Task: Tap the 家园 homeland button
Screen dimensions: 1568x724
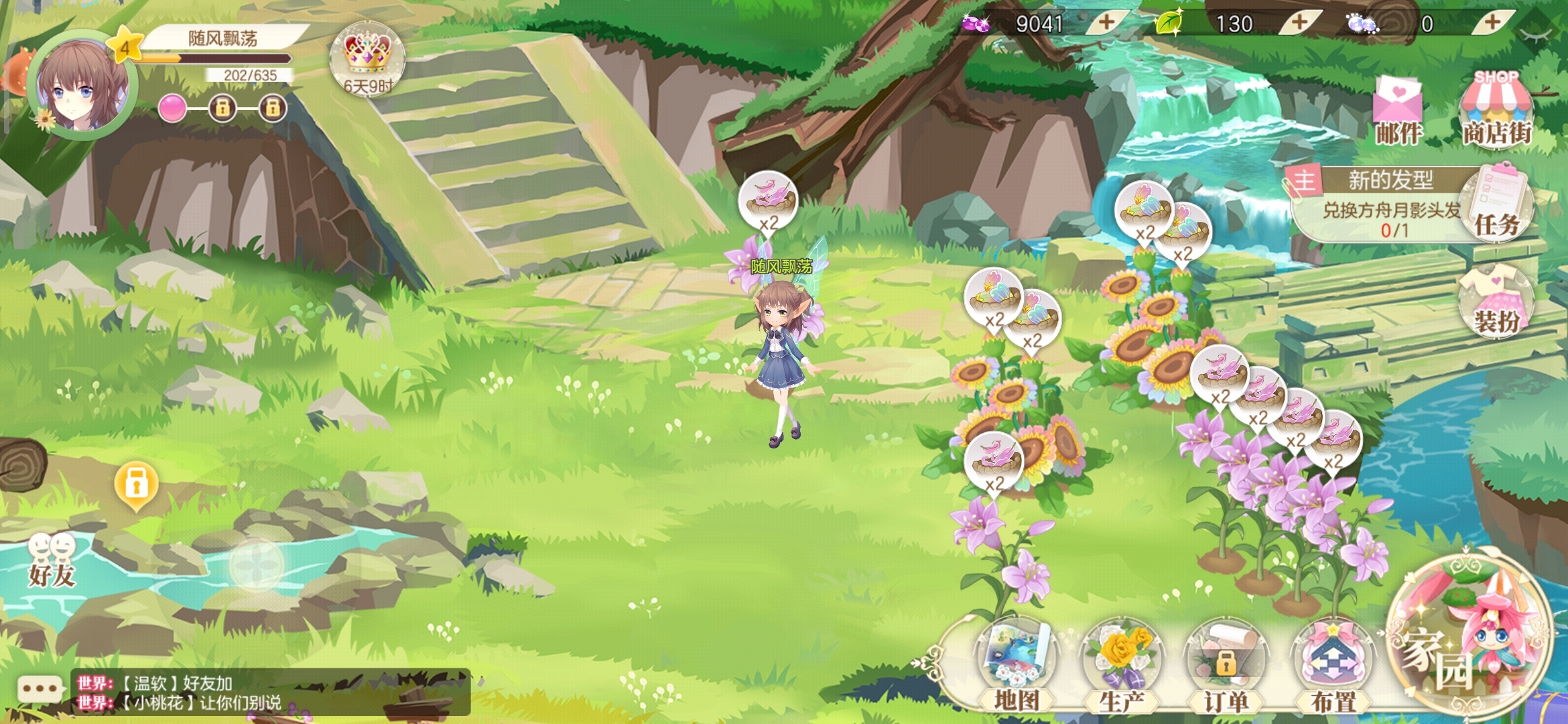Action: (x=1467, y=637)
